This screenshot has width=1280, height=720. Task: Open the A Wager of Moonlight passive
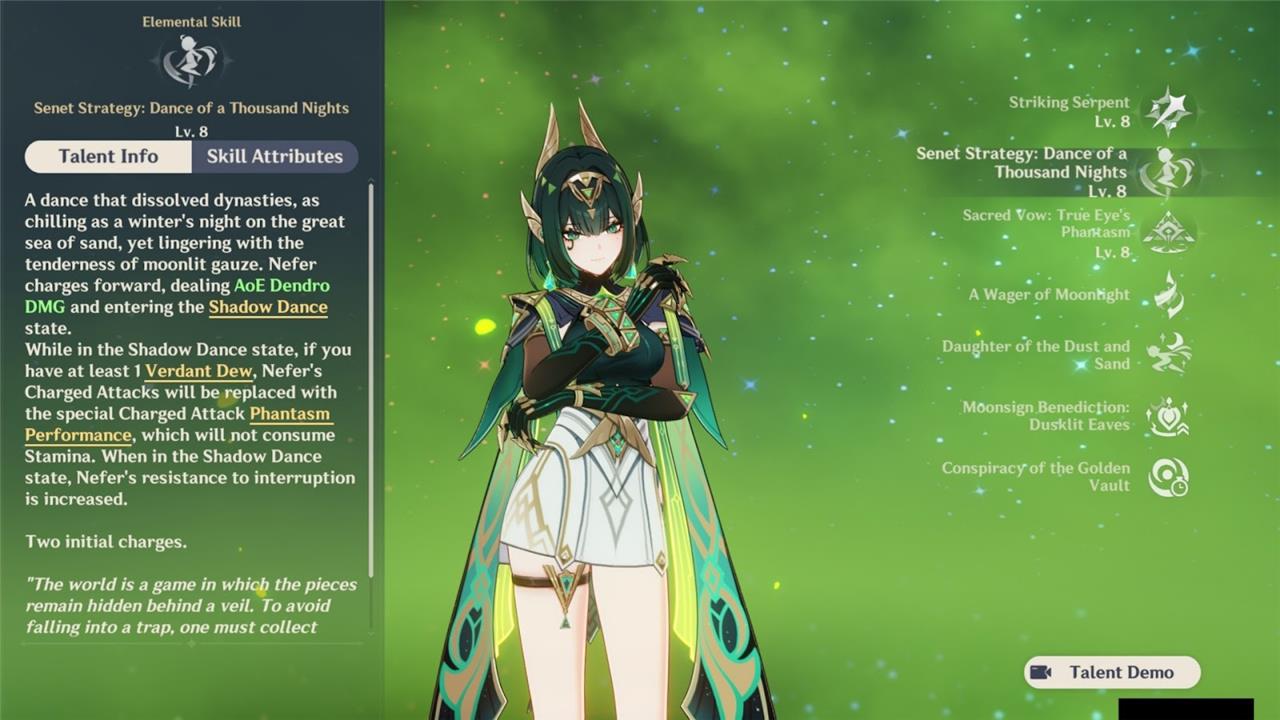[1166, 295]
